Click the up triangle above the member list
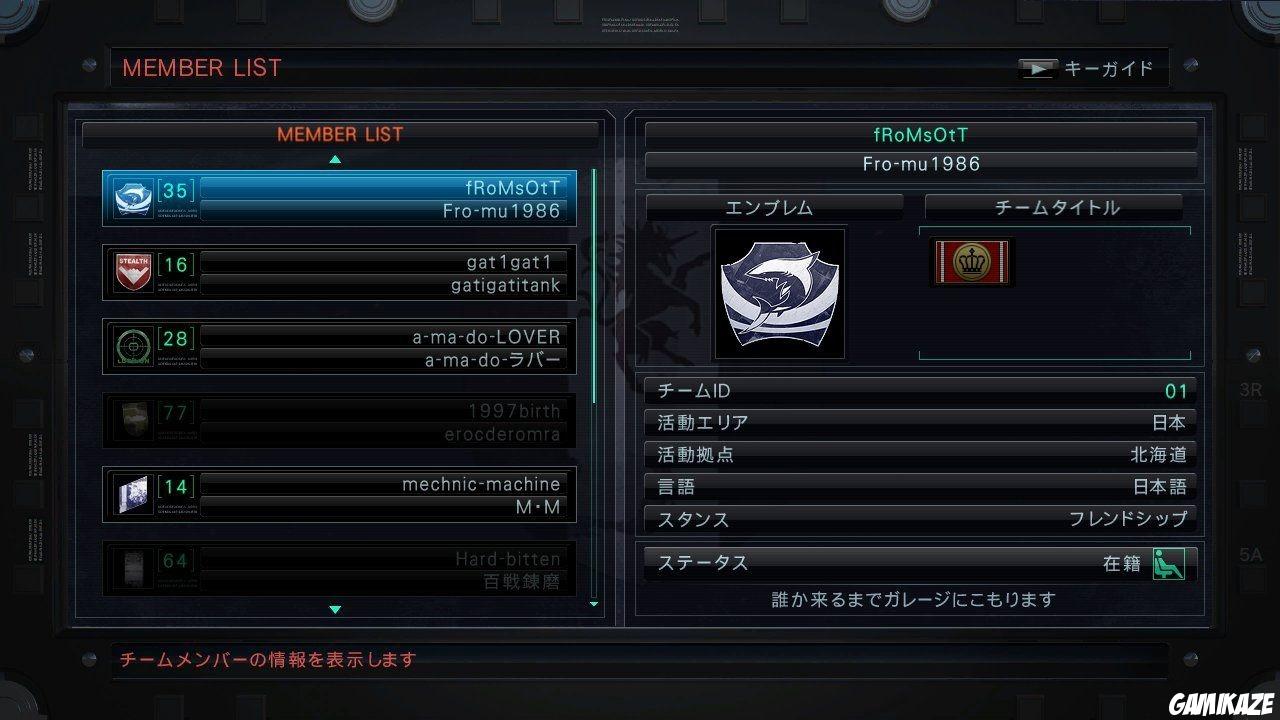 [335, 159]
